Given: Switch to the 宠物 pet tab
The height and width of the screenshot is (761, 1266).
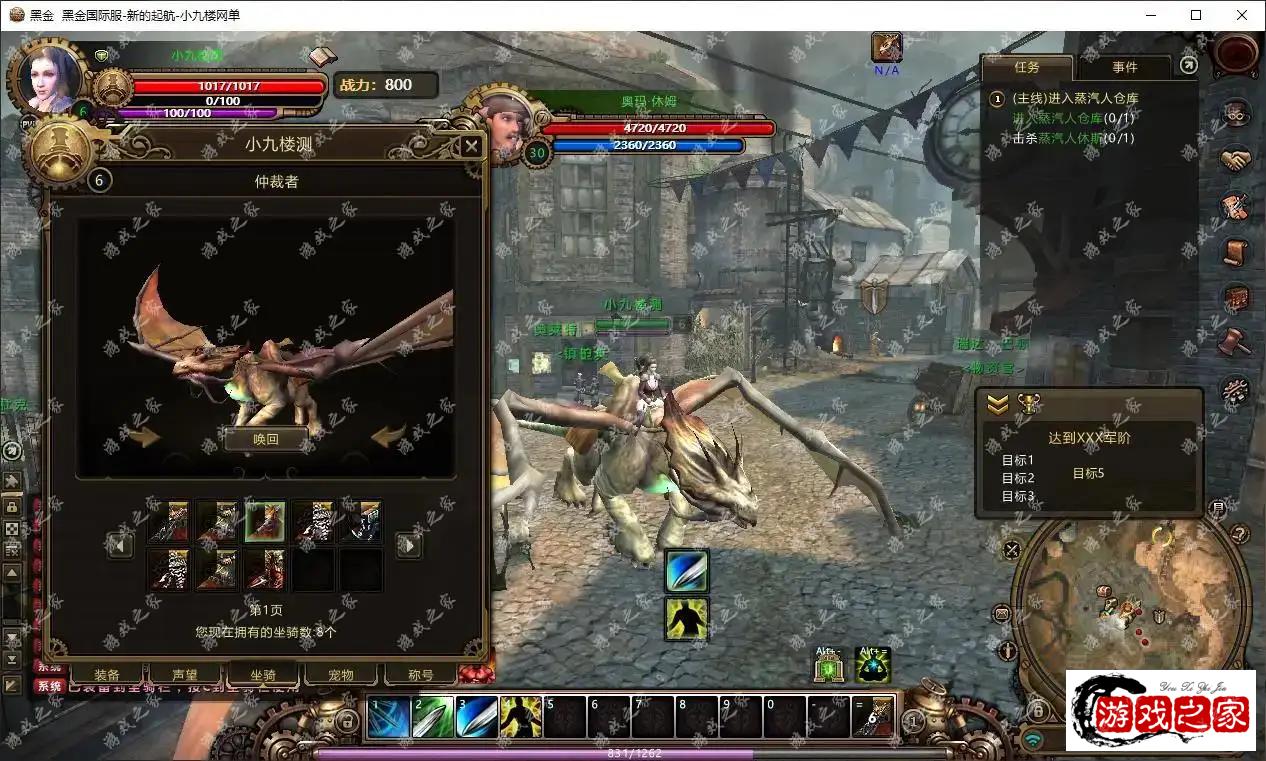Looking at the screenshot, I should (x=341, y=675).
